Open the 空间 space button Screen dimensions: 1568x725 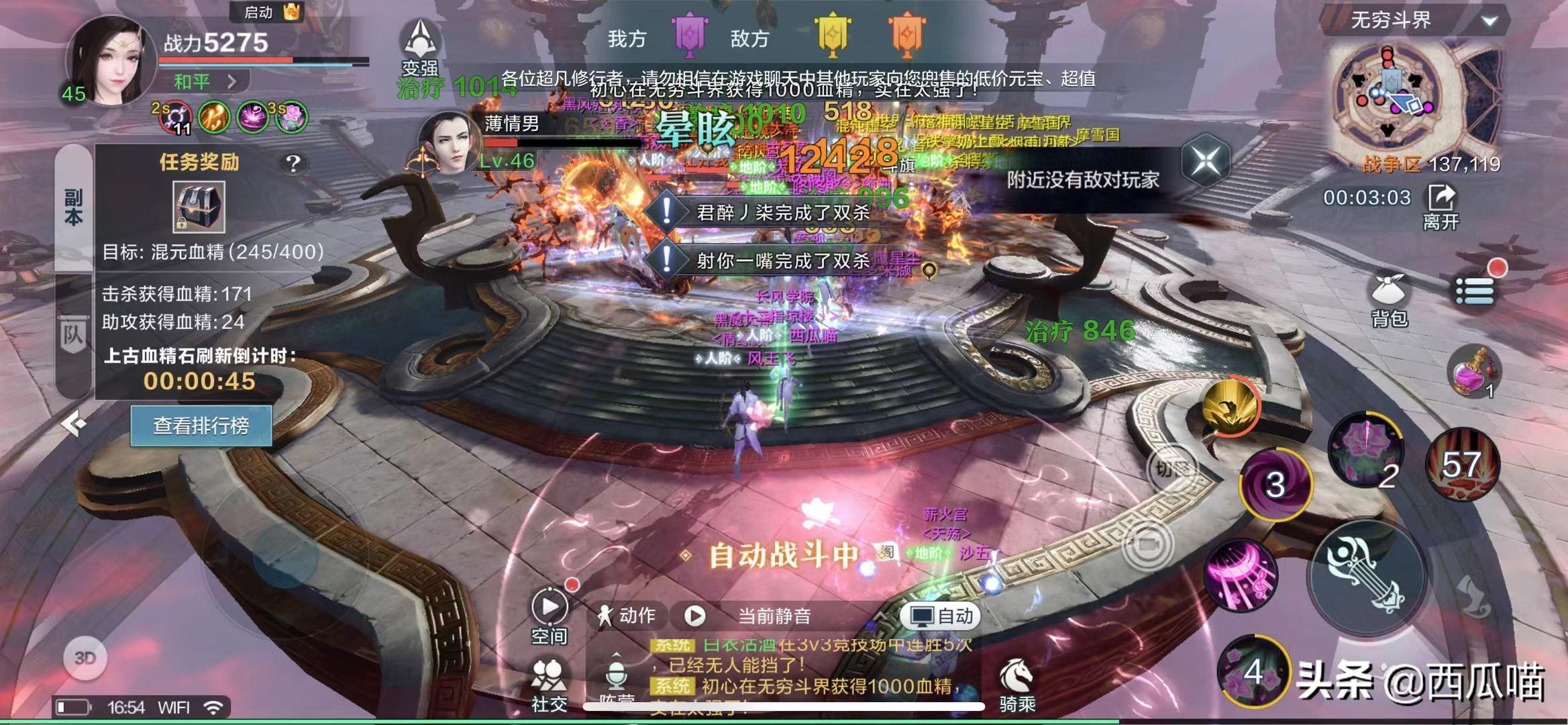(549, 615)
